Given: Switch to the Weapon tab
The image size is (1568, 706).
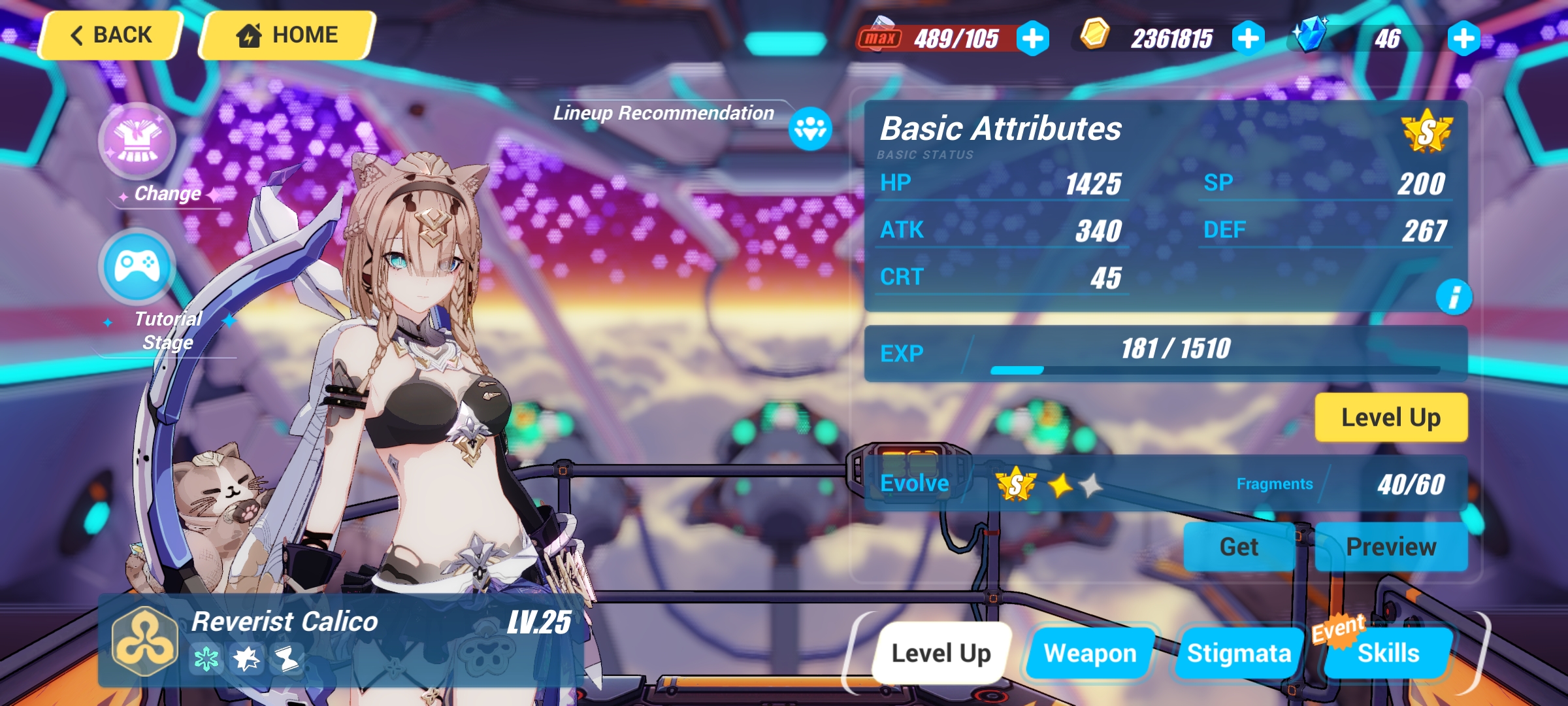Looking at the screenshot, I should click(x=1088, y=651).
